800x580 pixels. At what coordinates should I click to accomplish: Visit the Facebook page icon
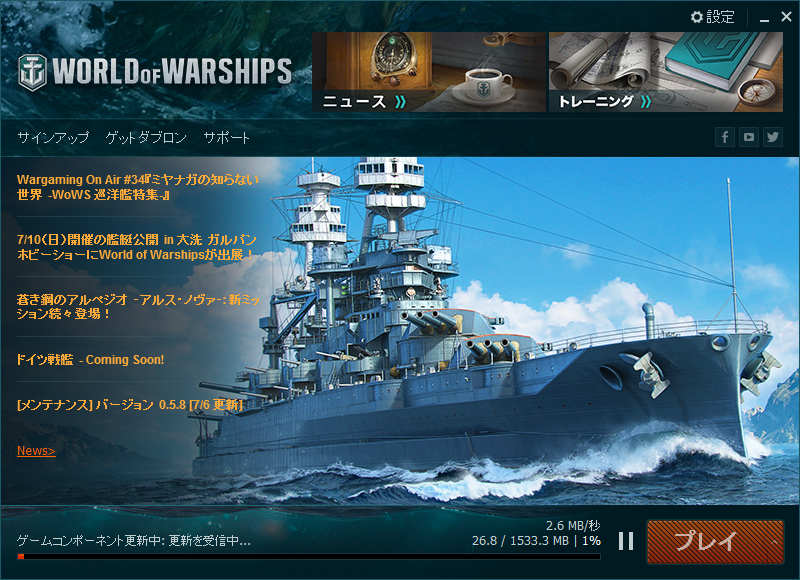coord(725,138)
